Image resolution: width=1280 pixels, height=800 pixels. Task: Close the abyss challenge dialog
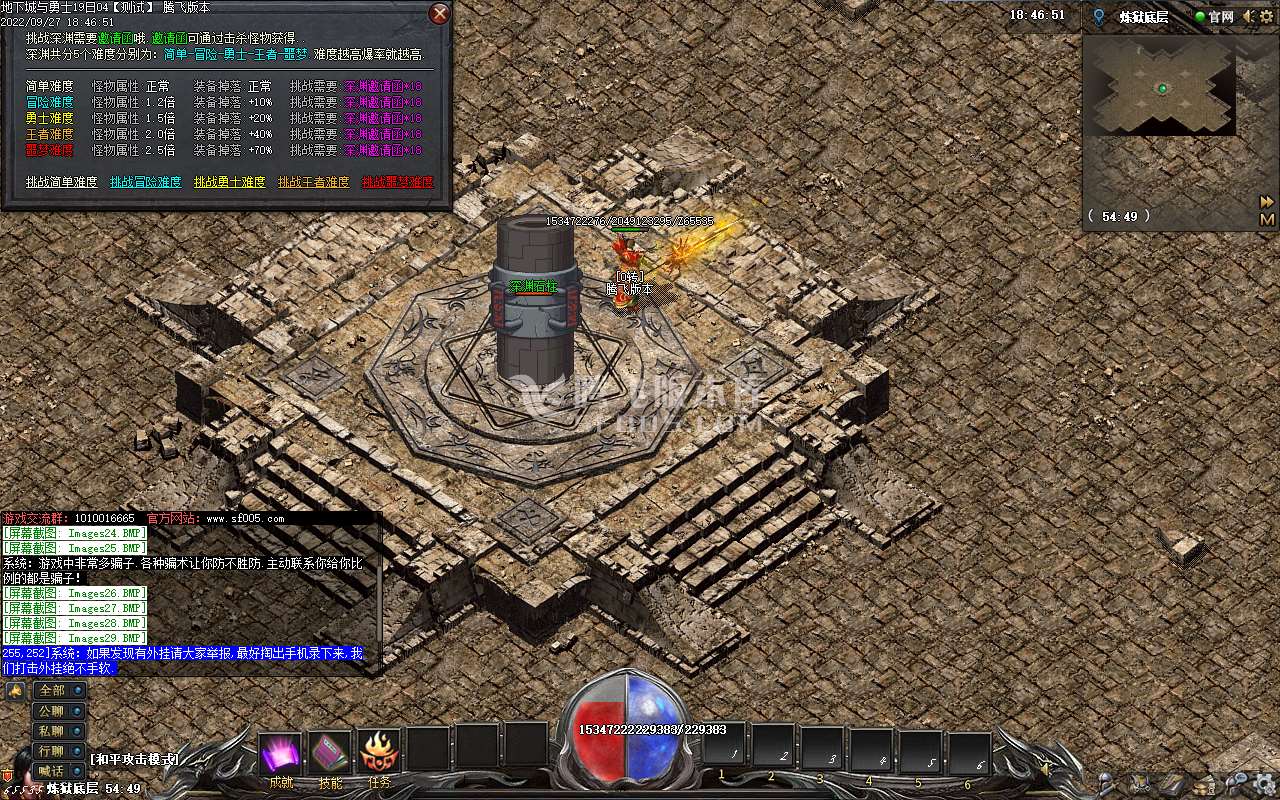point(439,14)
